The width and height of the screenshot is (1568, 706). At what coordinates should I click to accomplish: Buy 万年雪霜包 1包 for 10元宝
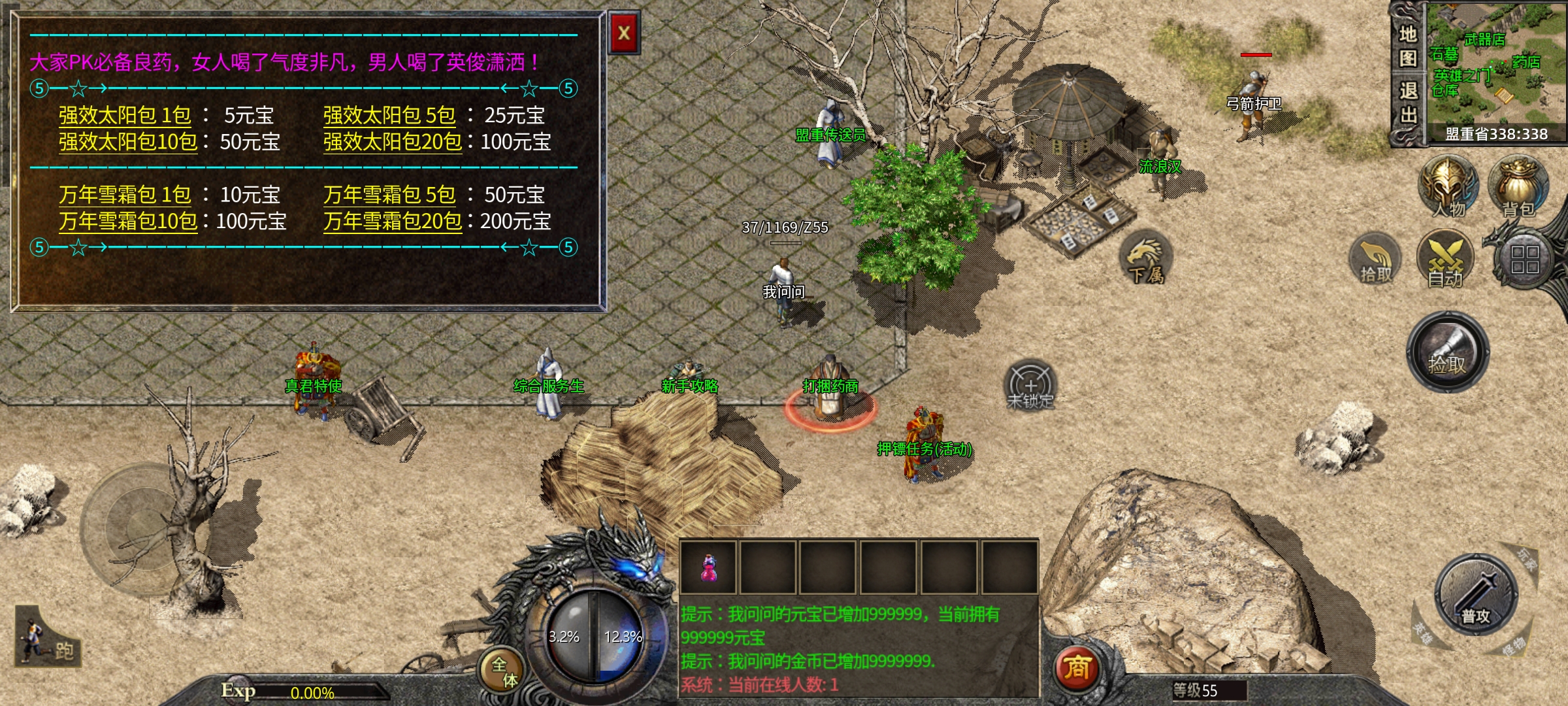click(x=125, y=195)
